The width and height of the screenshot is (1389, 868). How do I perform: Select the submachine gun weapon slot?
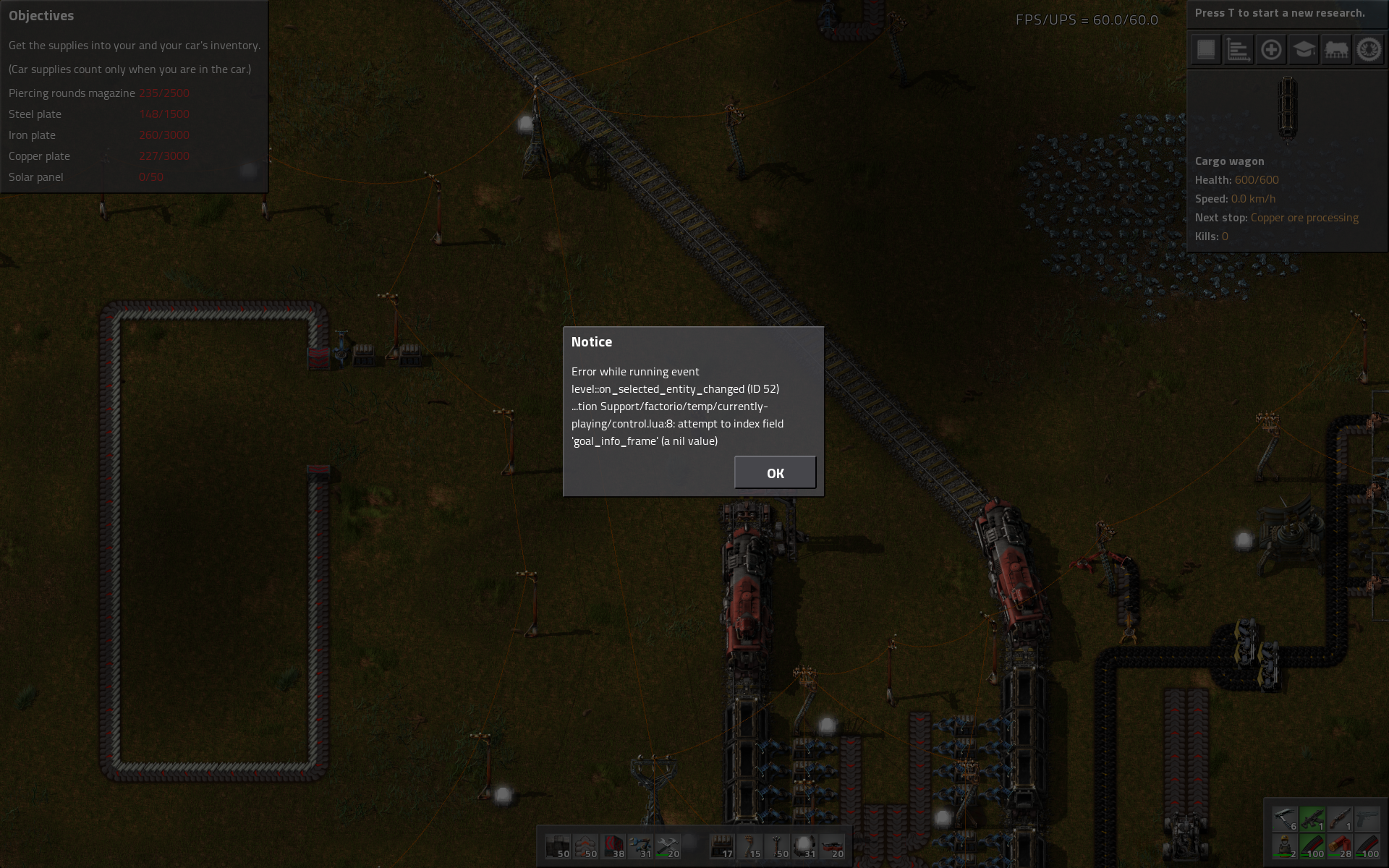pyautogui.click(x=1312, y=820)
